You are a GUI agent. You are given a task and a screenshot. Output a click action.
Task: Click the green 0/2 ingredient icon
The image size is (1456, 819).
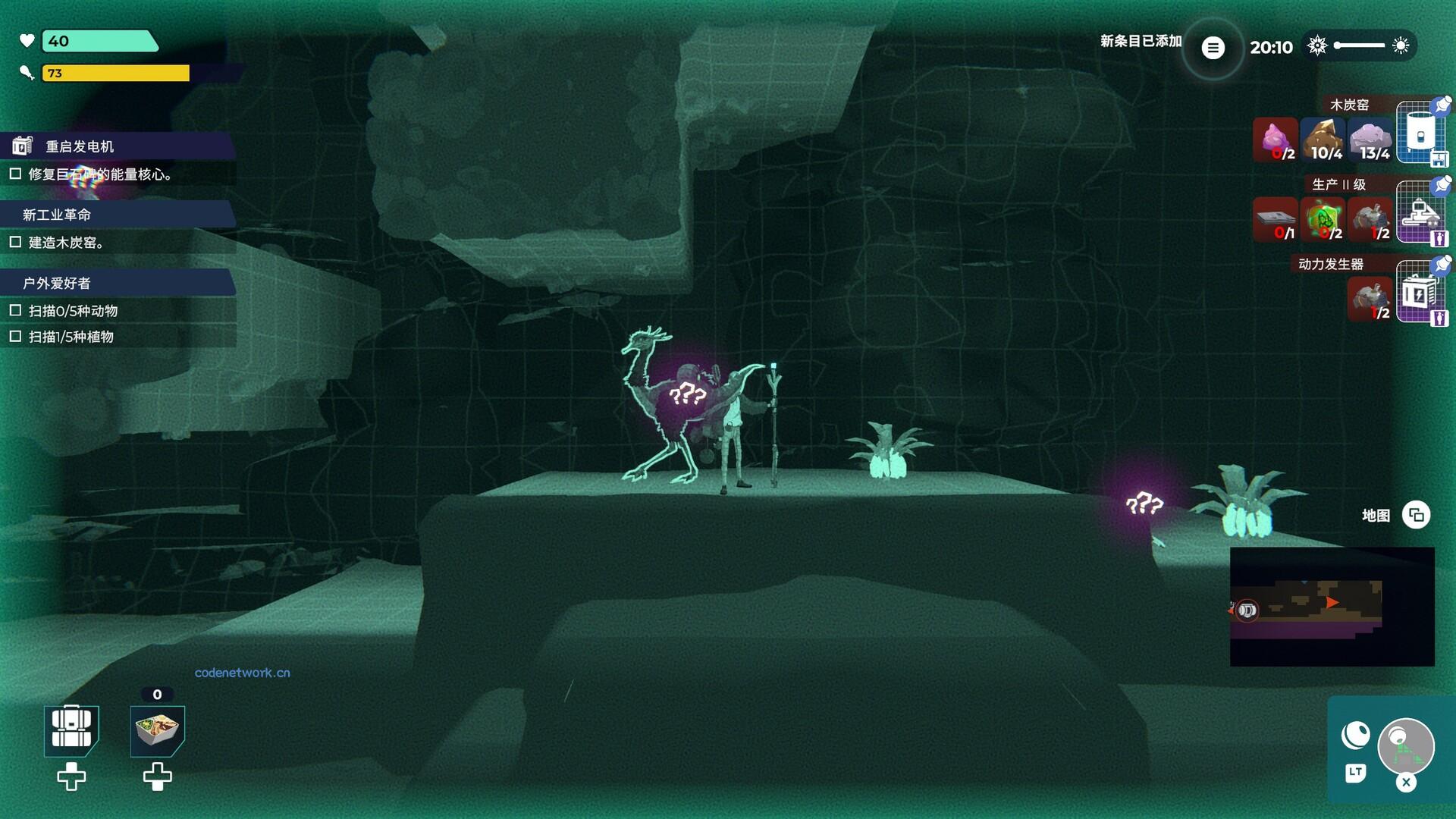(x=1323, y=220)
